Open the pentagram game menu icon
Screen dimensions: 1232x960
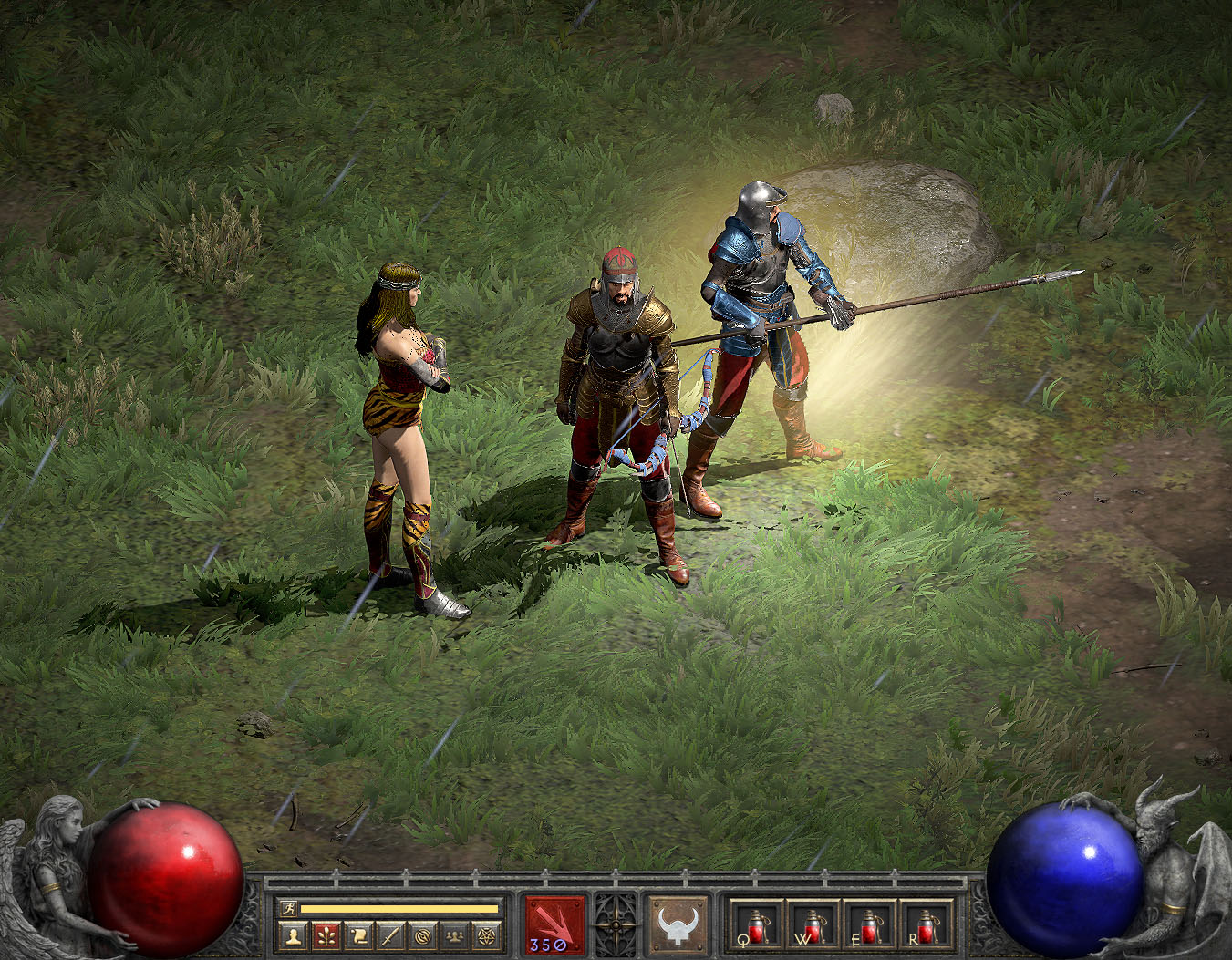click(x=486, y=935)
